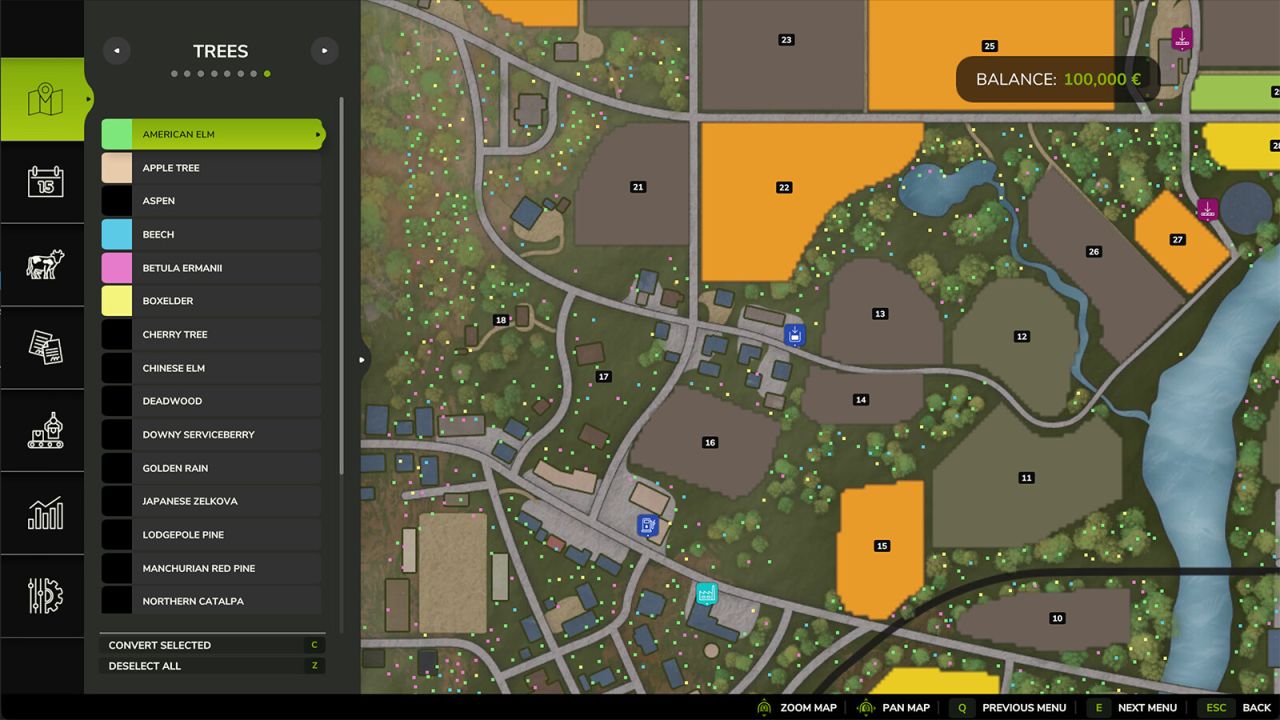The width and height of the screenshot is (1280, 720).
Task: Collapse the trees panel via its edge arrow
Action: tap(362, 359)
